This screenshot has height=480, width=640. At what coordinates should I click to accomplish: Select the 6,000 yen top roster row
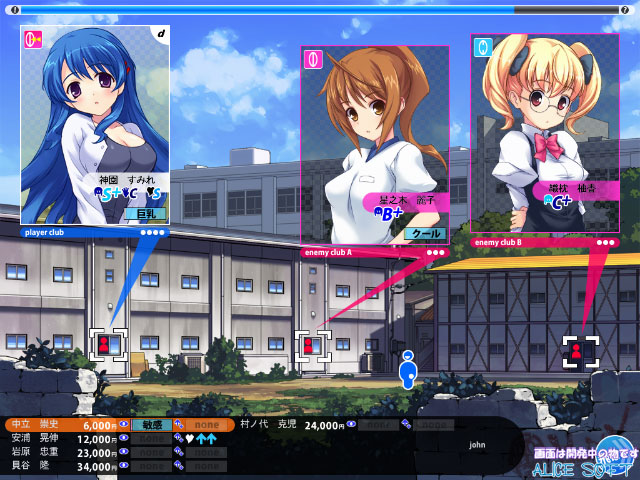click(62, 425)
